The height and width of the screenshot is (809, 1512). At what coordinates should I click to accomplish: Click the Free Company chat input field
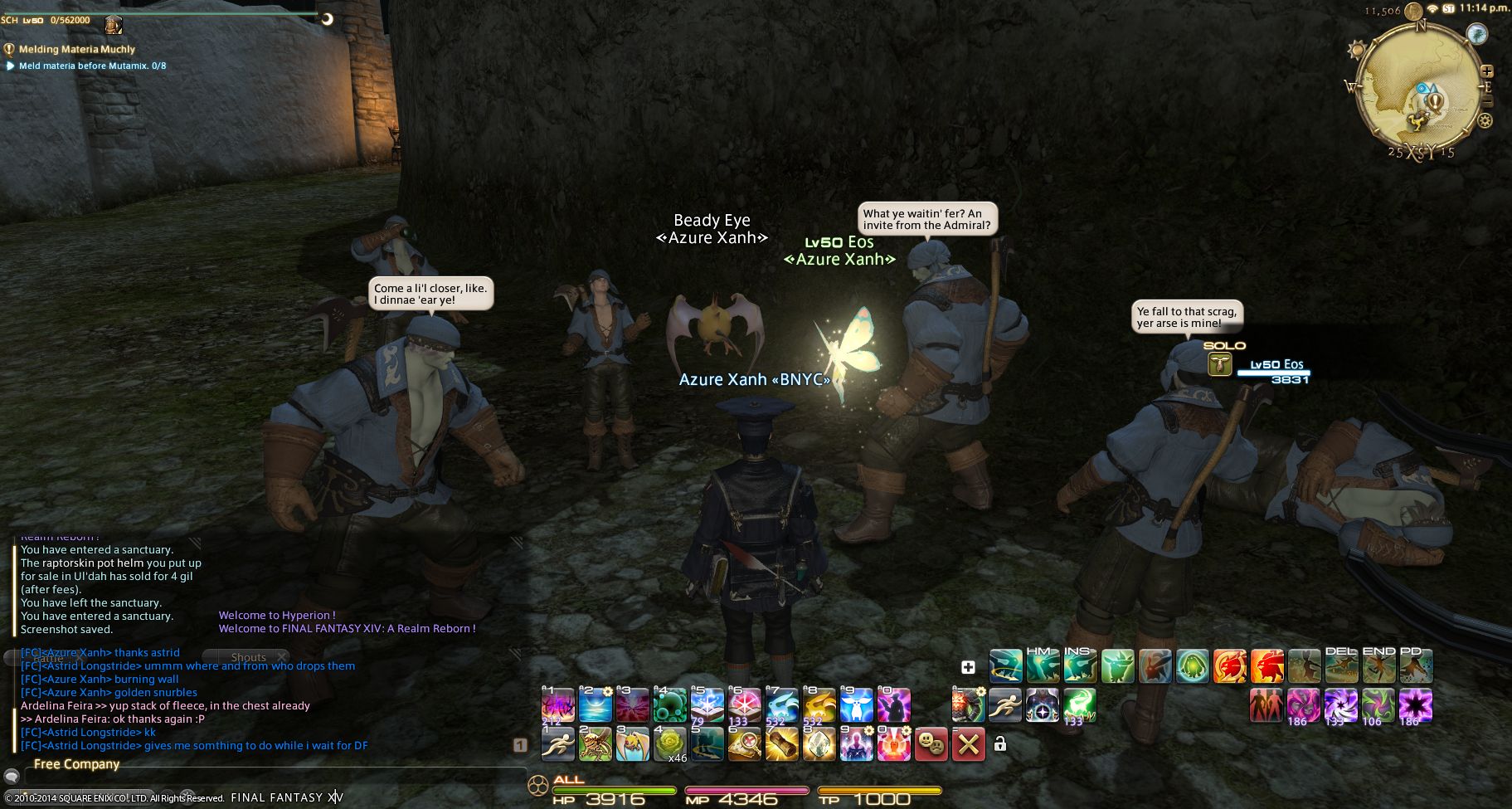[274, 777]
